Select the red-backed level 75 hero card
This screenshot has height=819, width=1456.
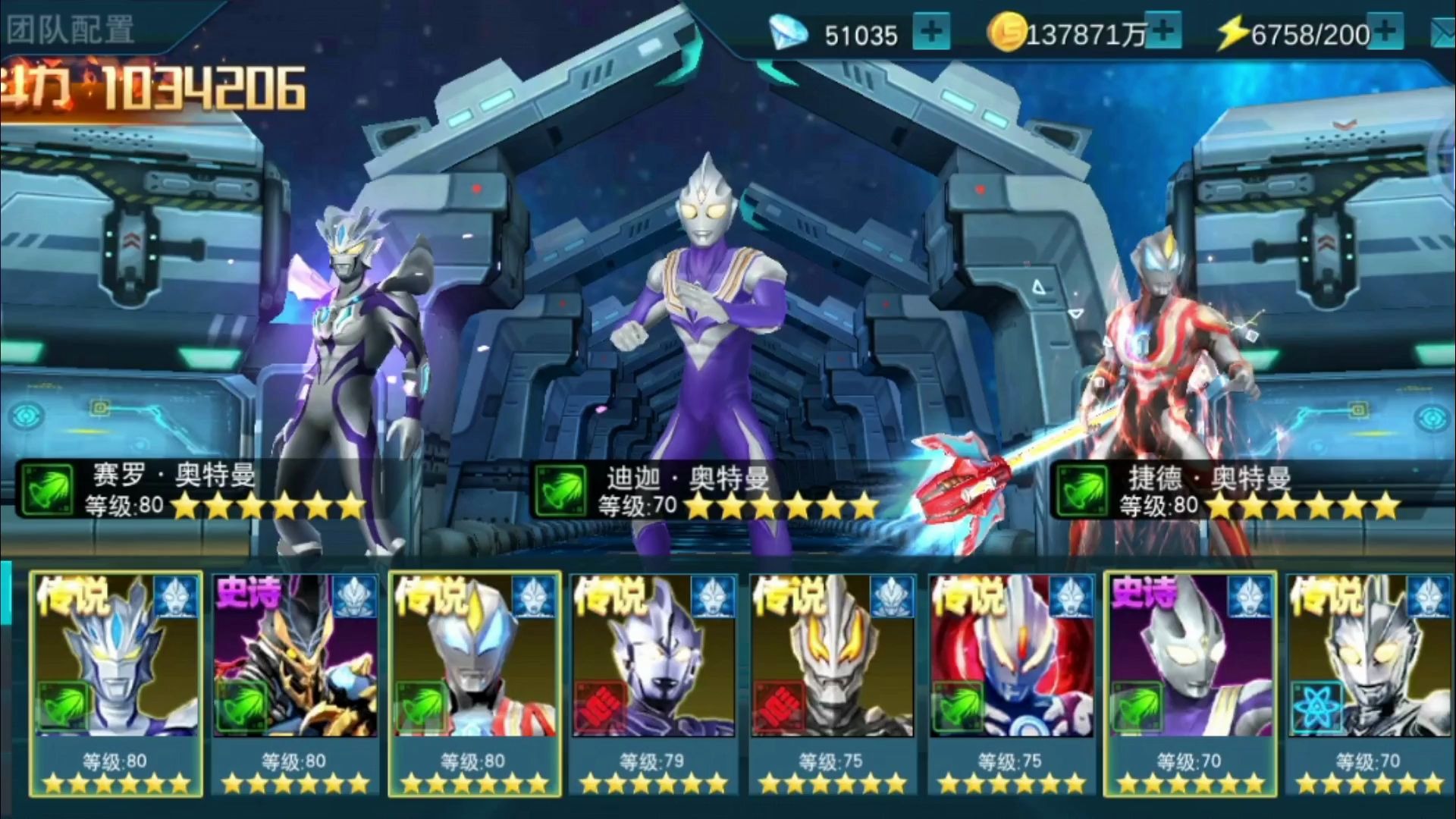pos(1011,682)
